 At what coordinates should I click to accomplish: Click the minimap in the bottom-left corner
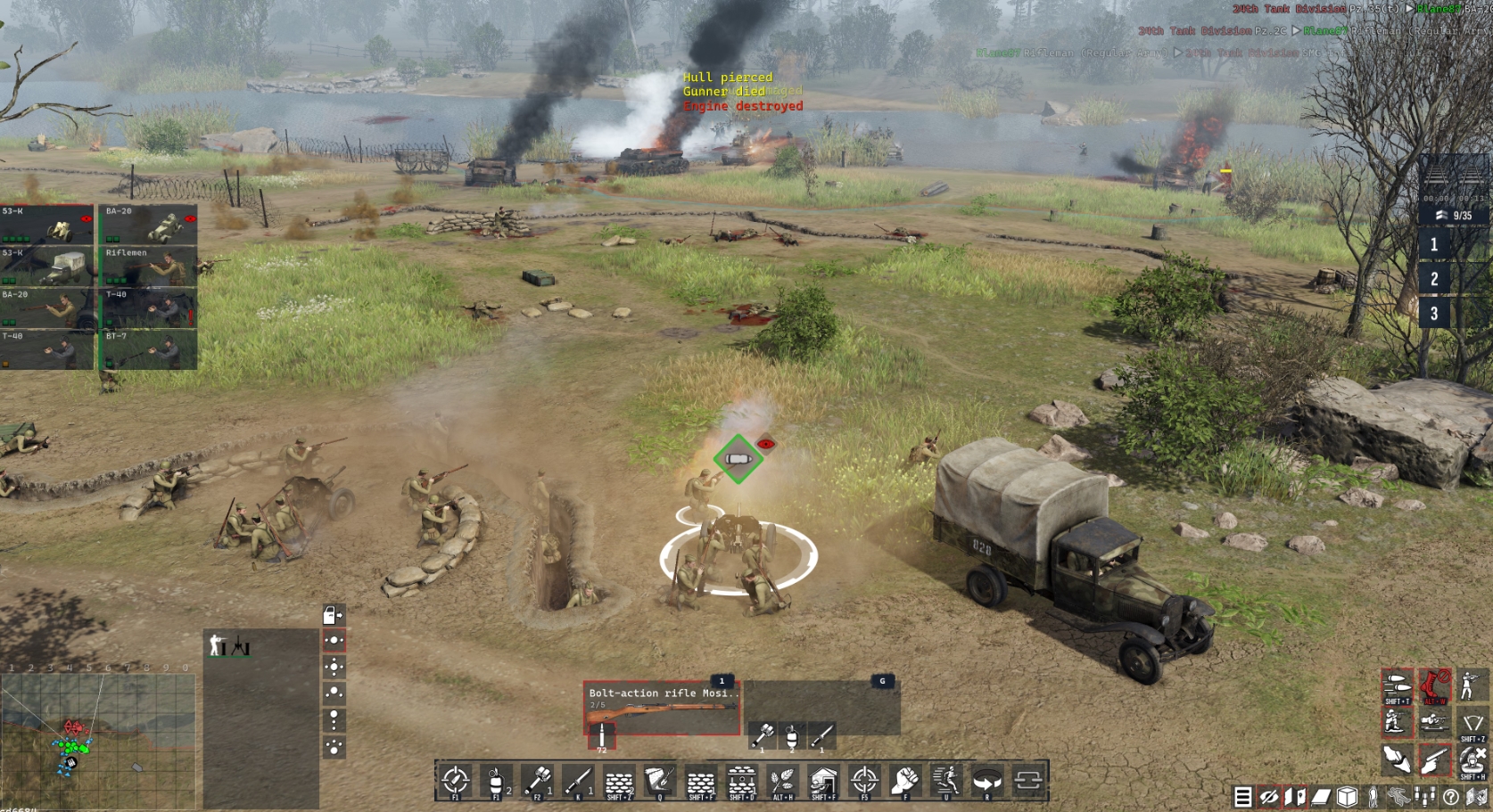coord(98,731)
